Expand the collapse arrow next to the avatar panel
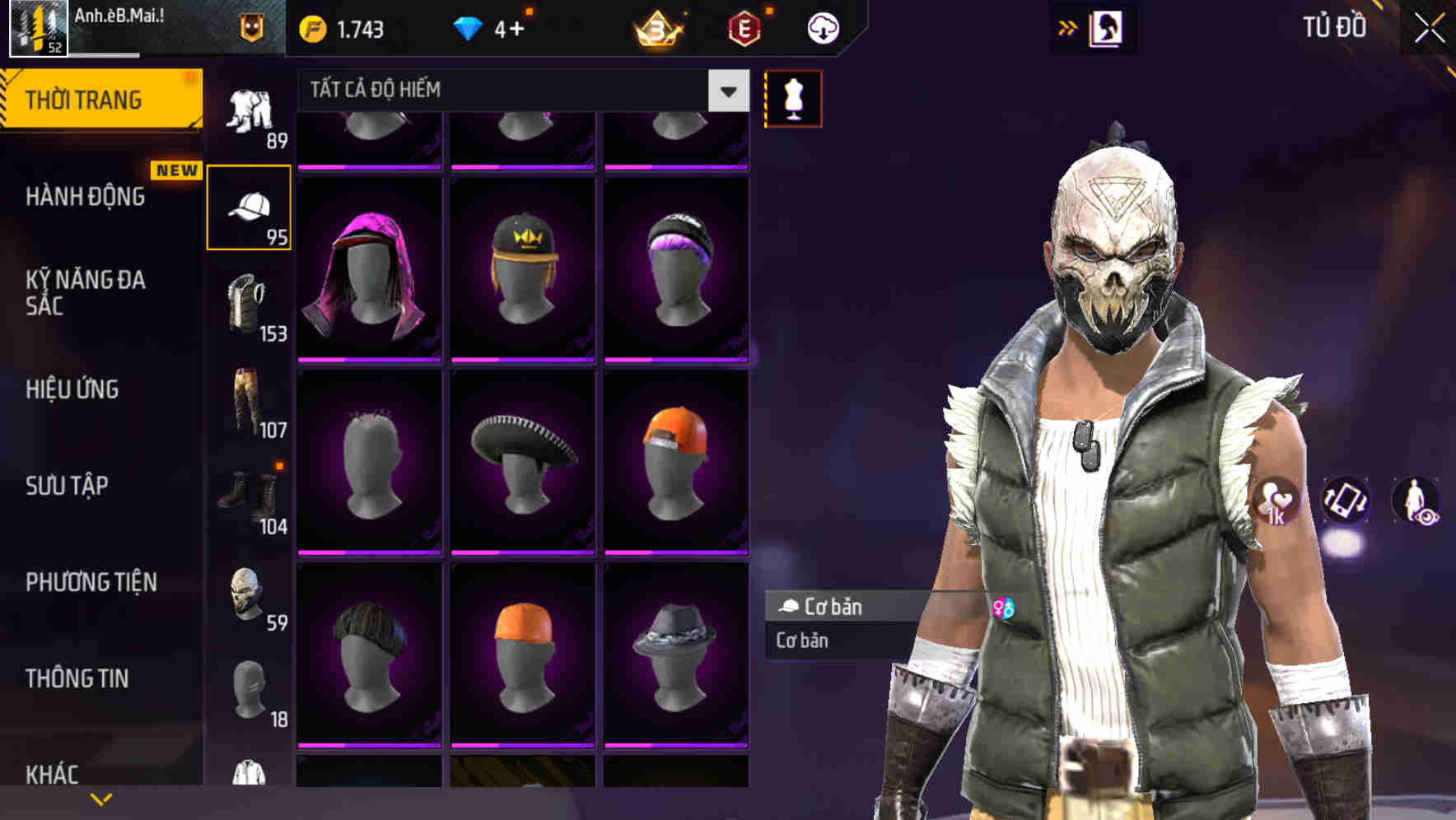The image size is (1456, 820). point(1069,27)
